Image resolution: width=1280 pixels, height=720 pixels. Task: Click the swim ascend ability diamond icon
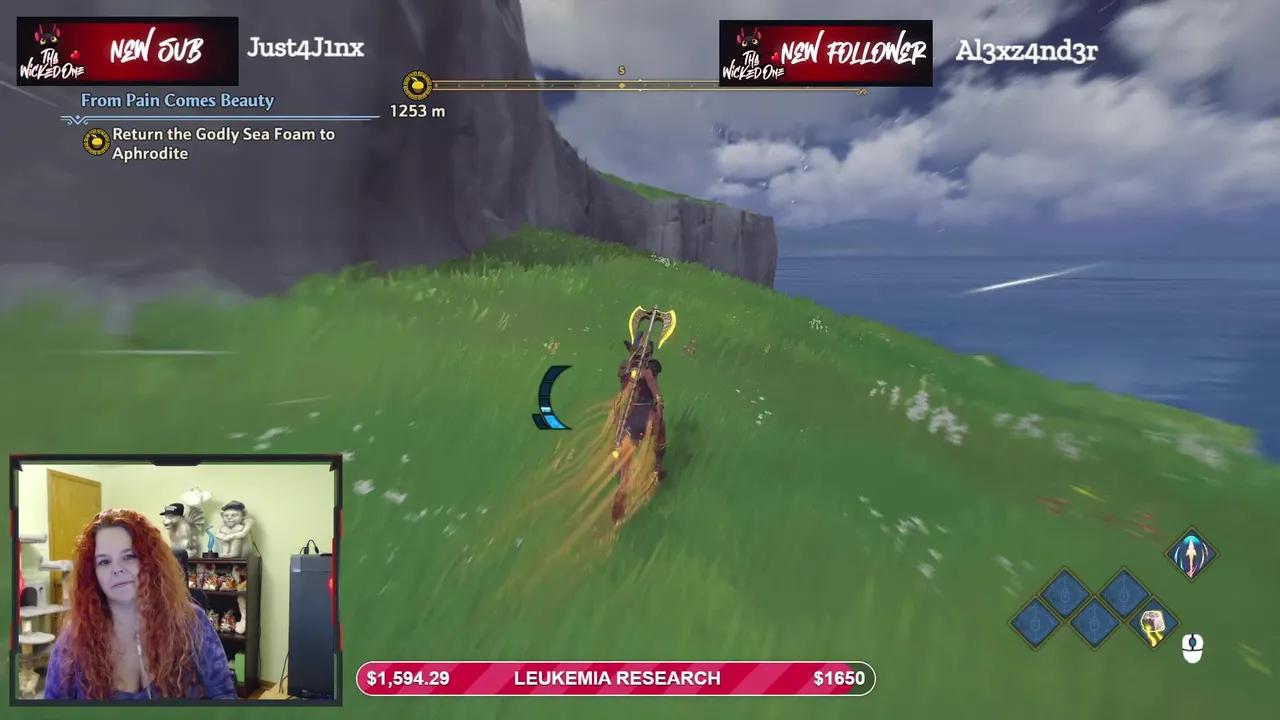coord(1191,553)
